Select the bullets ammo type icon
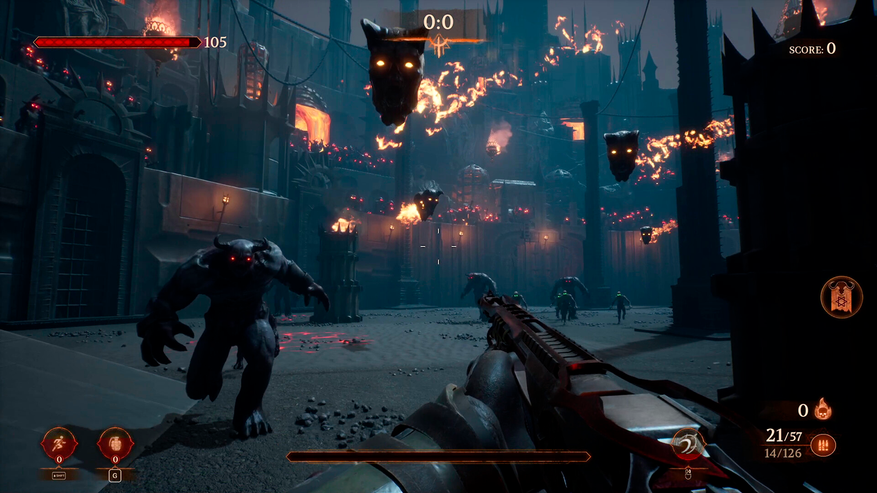The width and height of the screenshot is (877, 493). (823, 445)
